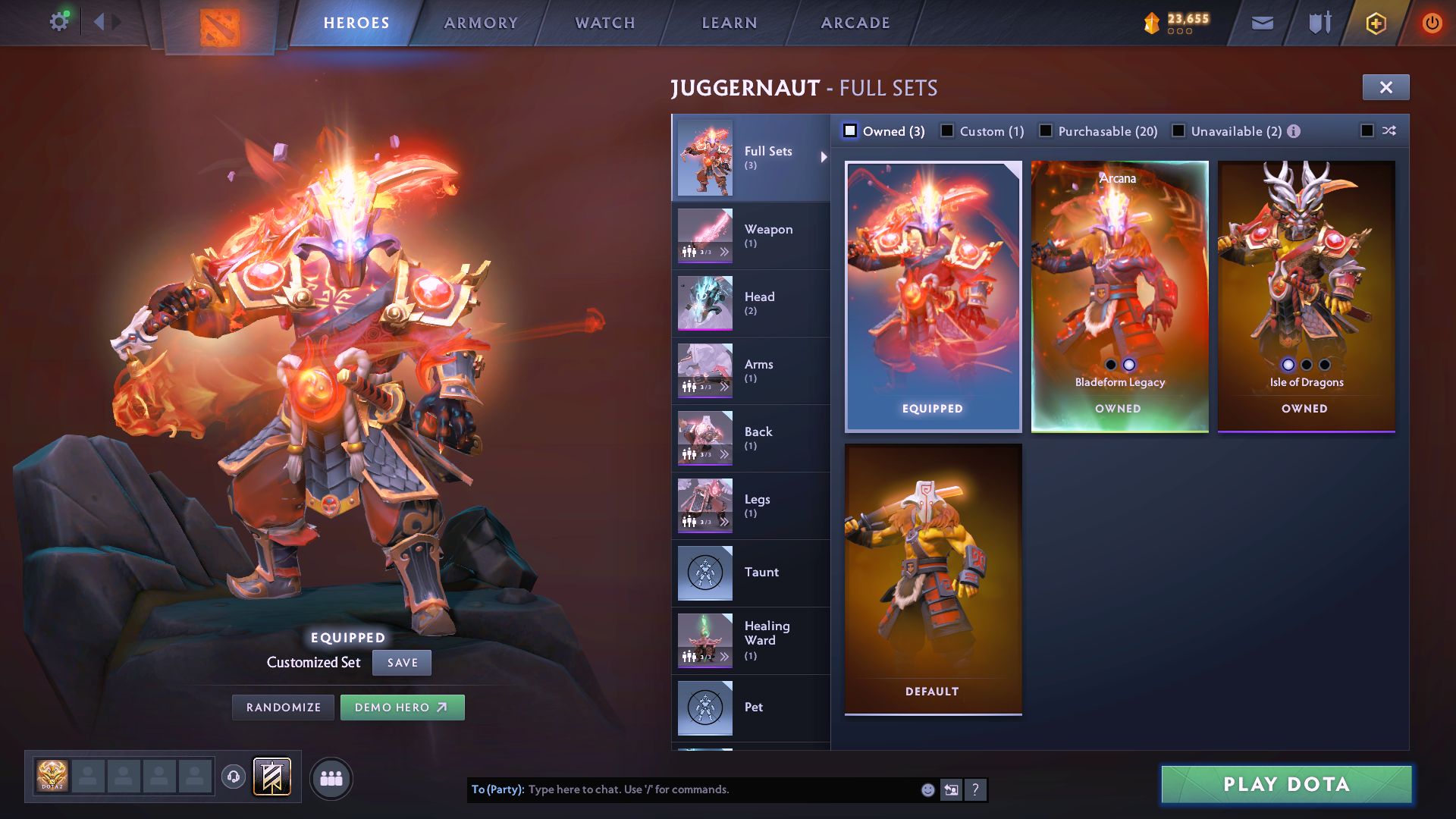Save the Customized Set
The height and width of the screenshot is (819, 1456).
402,663
